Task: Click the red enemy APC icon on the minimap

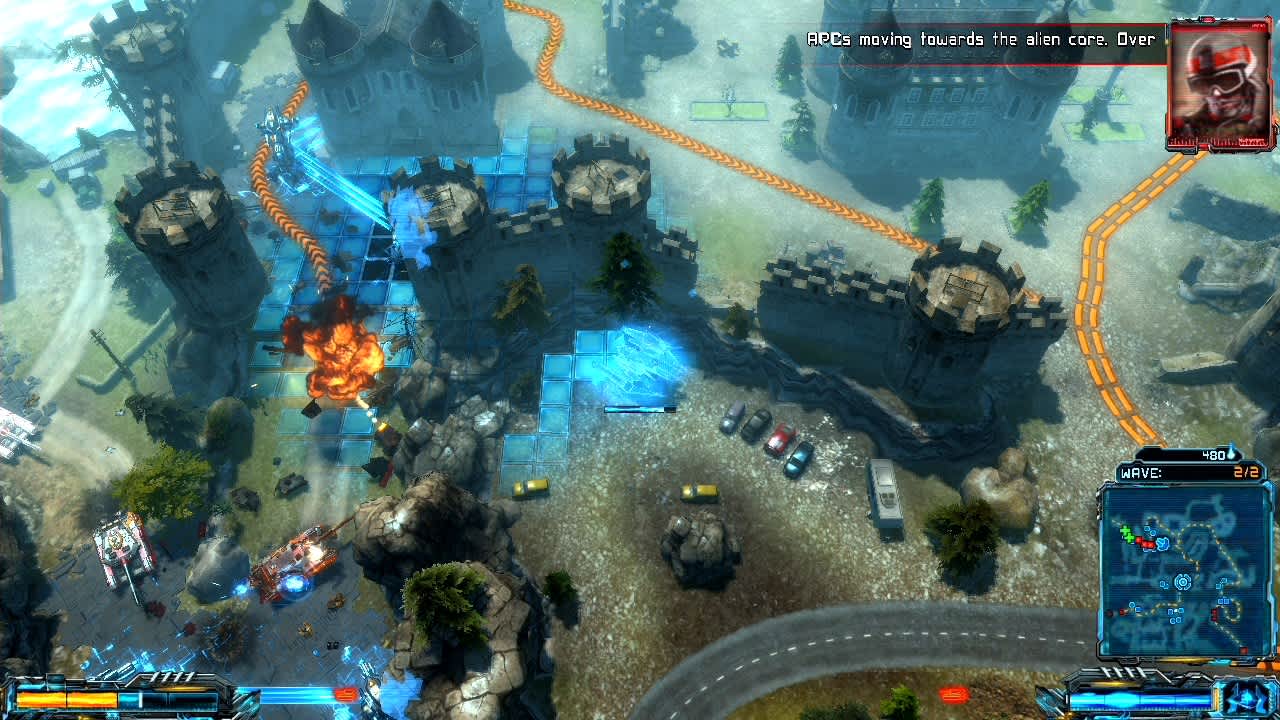Action: [1146, 544]
